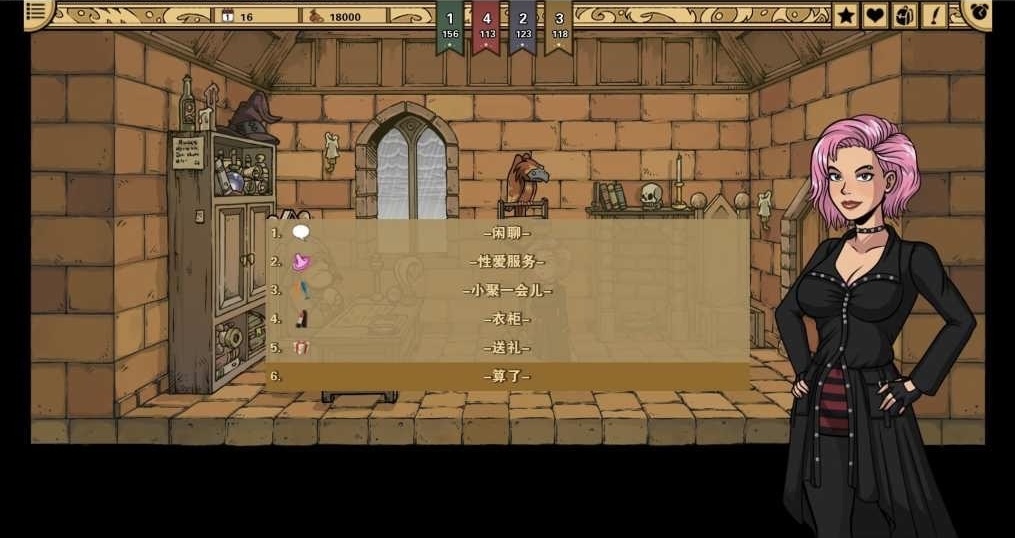Choose the 闲聊 chat option
The width and height of the screenshot is (1015, 538).
click(x=507, y=233)
